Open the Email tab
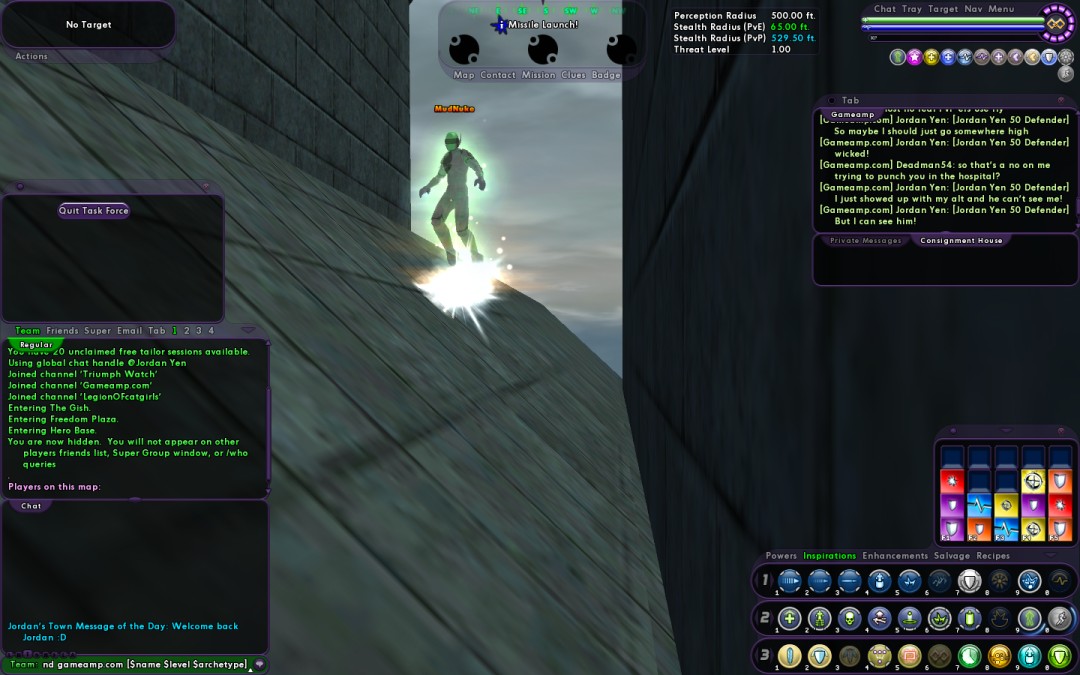1080x675 pixels. 130,331
